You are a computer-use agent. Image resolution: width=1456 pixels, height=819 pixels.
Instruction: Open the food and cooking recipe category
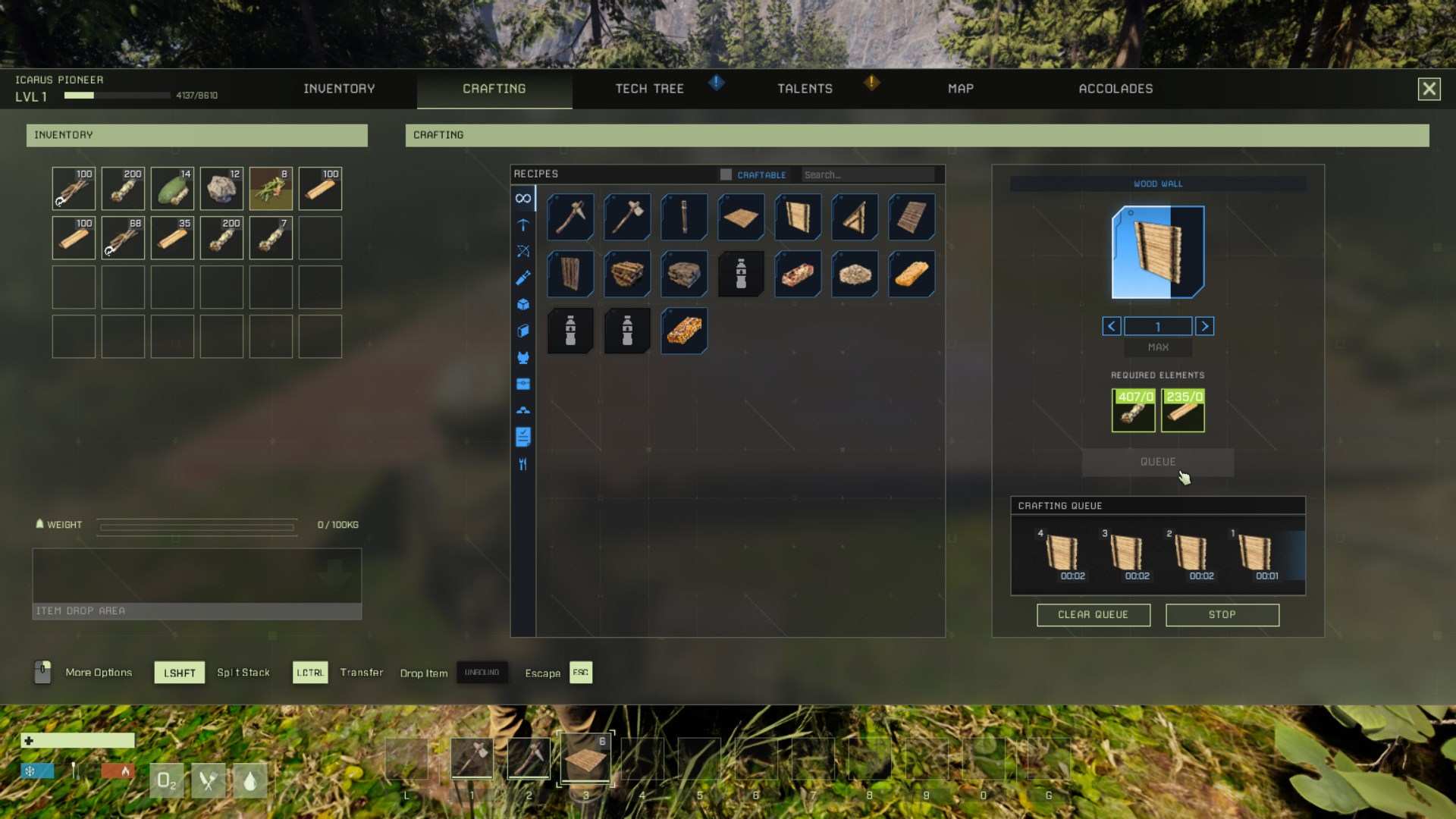(523, 464)
